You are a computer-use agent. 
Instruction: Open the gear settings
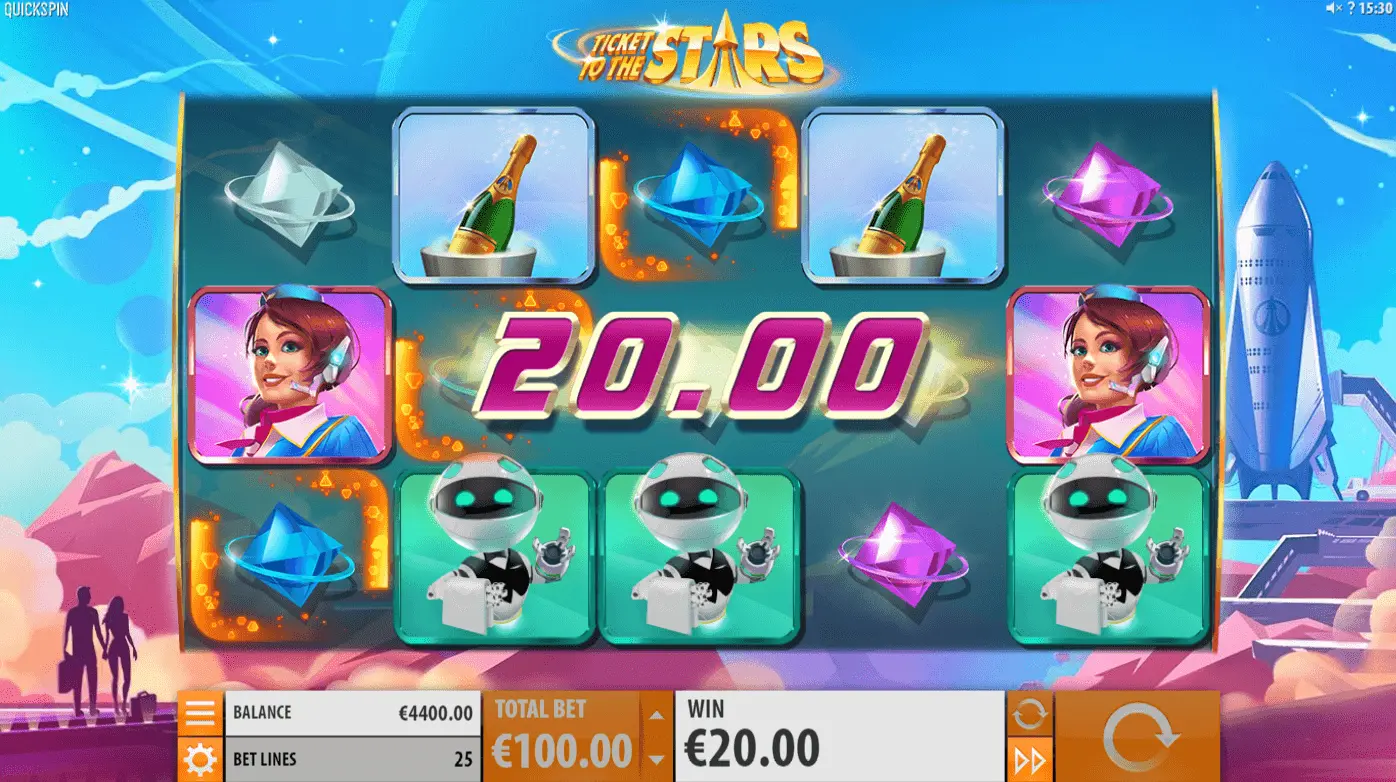200,759
